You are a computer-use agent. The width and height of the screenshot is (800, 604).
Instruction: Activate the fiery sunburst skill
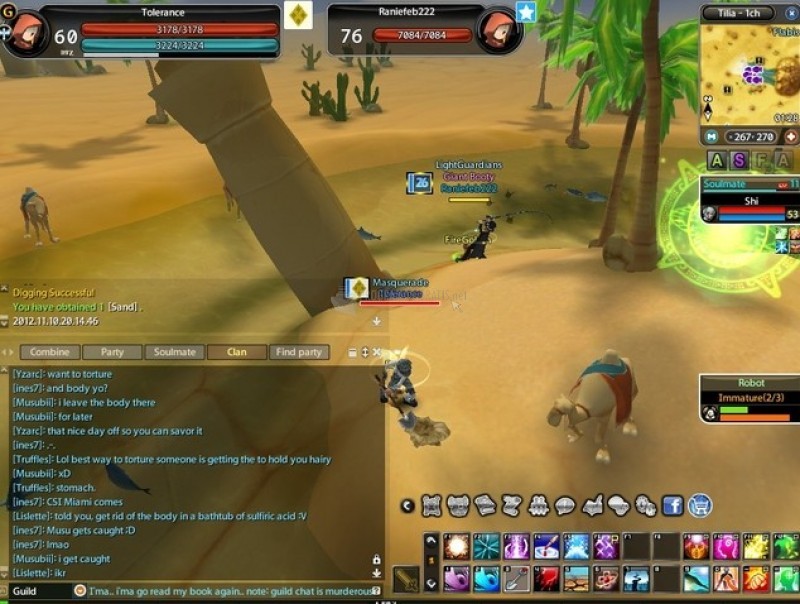click(458, 546)
